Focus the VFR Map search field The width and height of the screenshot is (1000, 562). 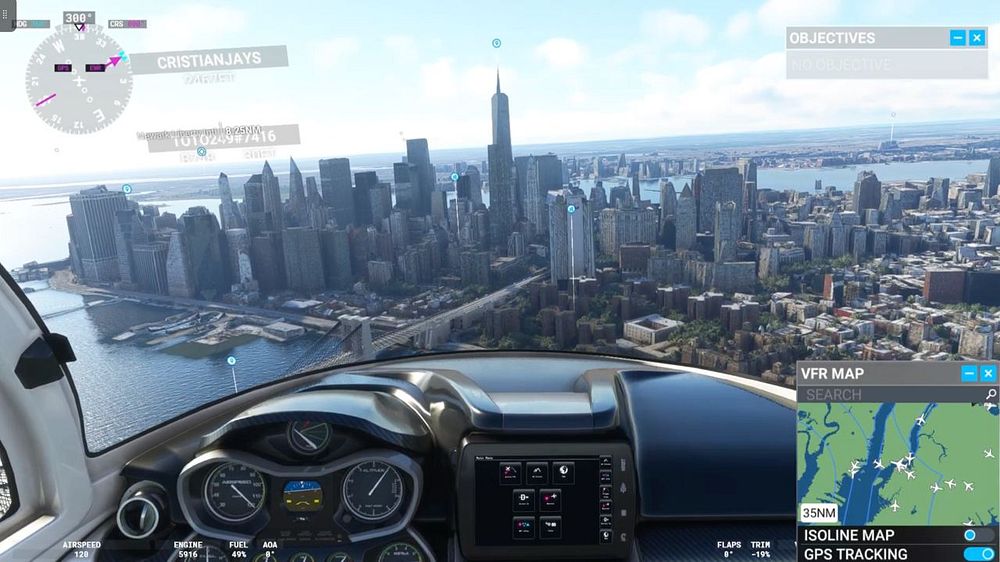click(x=890, y=395)
